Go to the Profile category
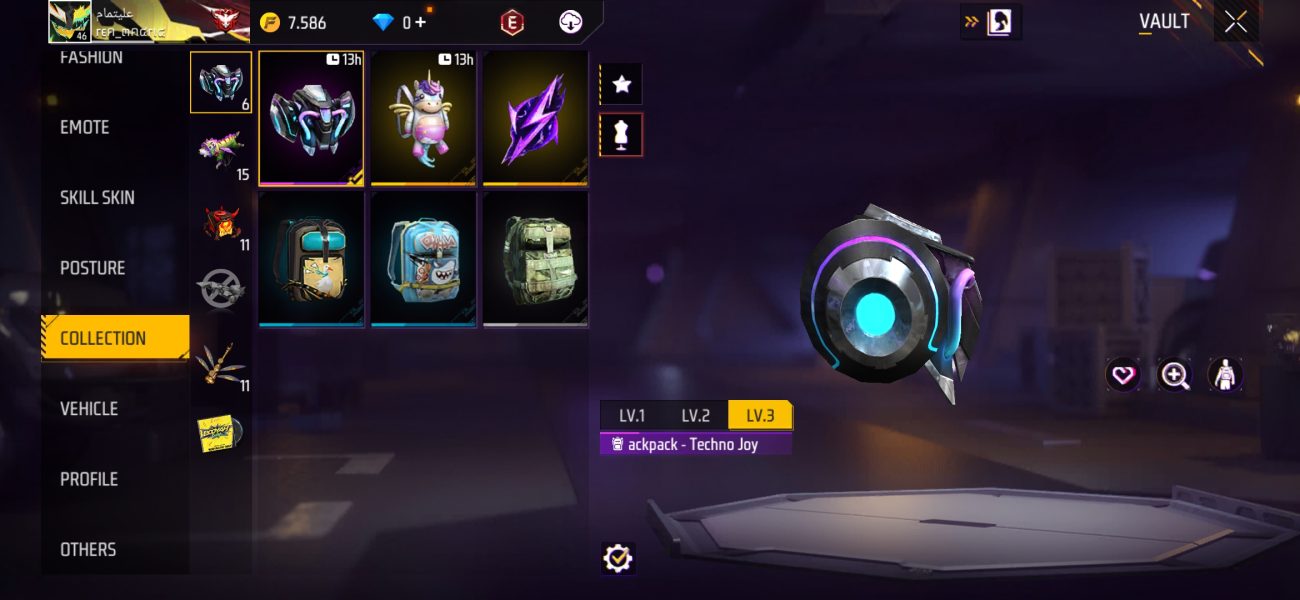This screenshot has width=1300, height=600. [89, 479]
